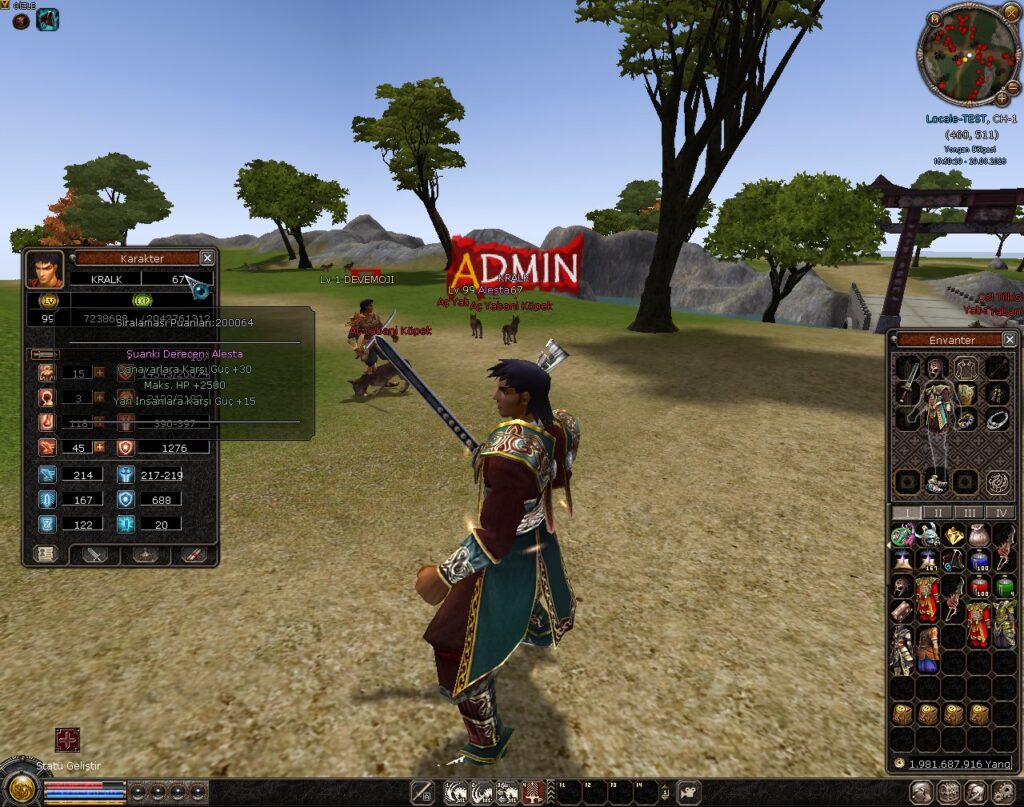Click the speaker buff icon at top left

point(47,19)
